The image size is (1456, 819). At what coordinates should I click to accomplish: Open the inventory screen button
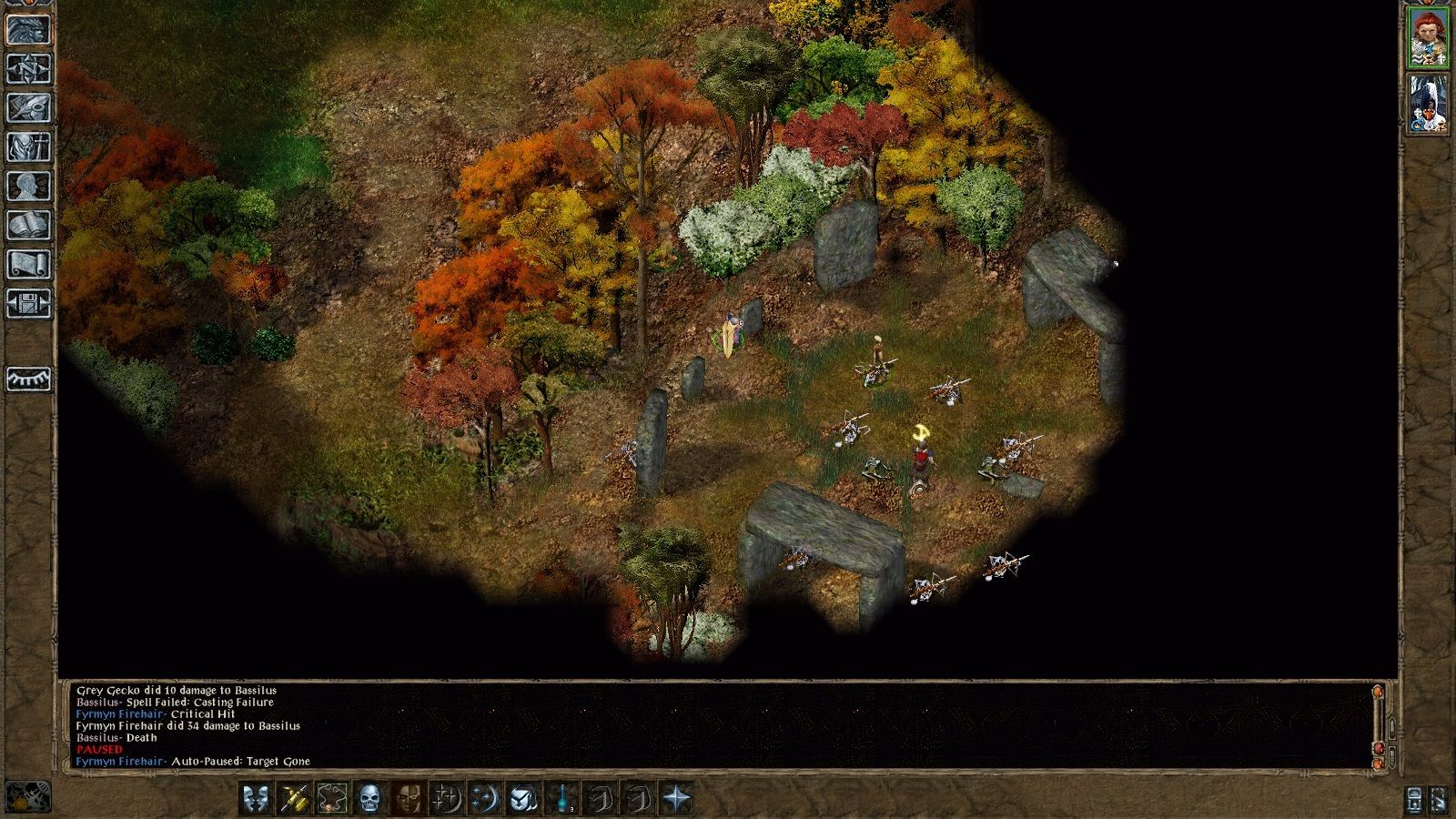(28, 147)
